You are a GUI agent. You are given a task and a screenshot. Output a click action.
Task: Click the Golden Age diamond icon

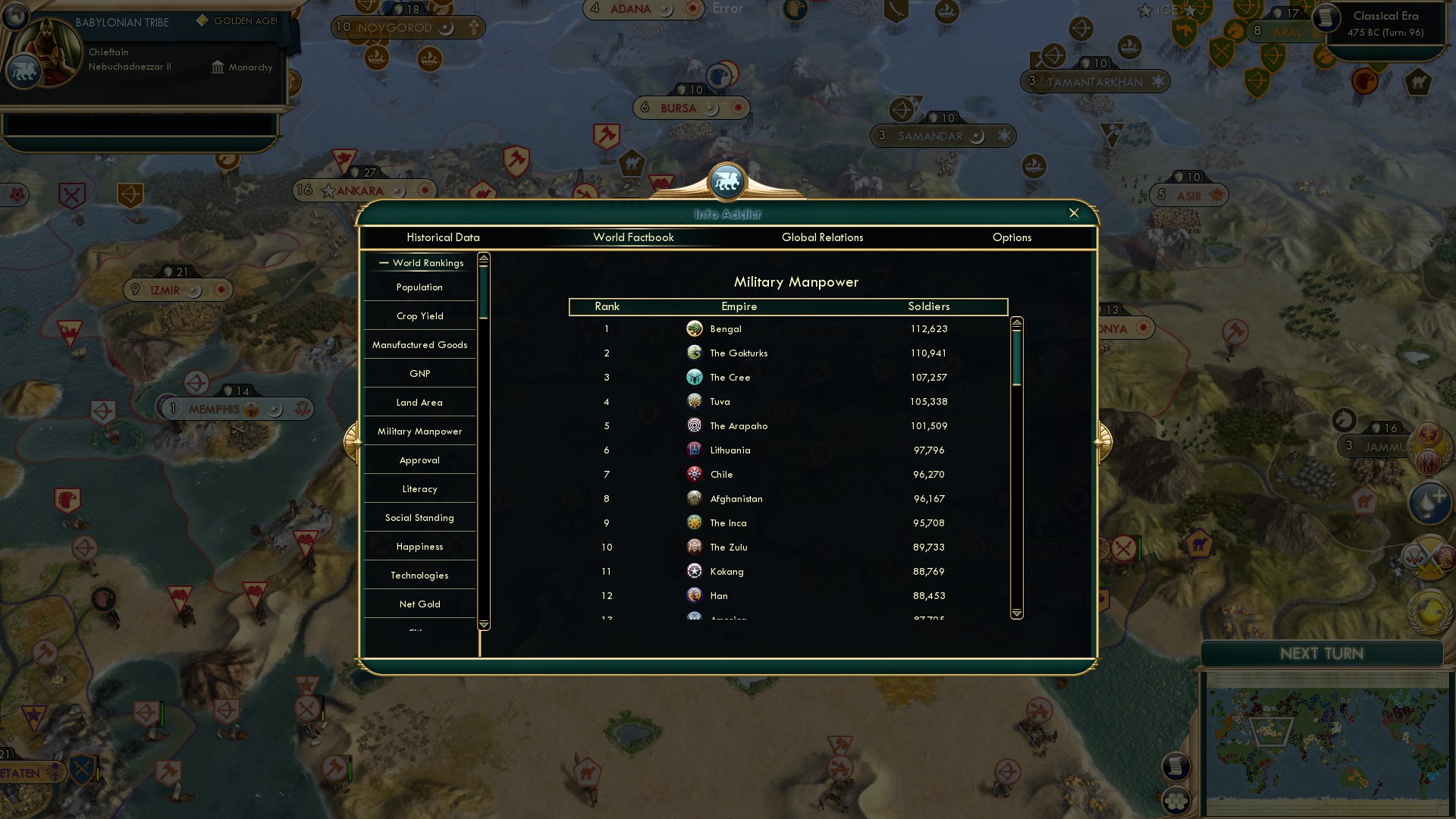[201, 22]
